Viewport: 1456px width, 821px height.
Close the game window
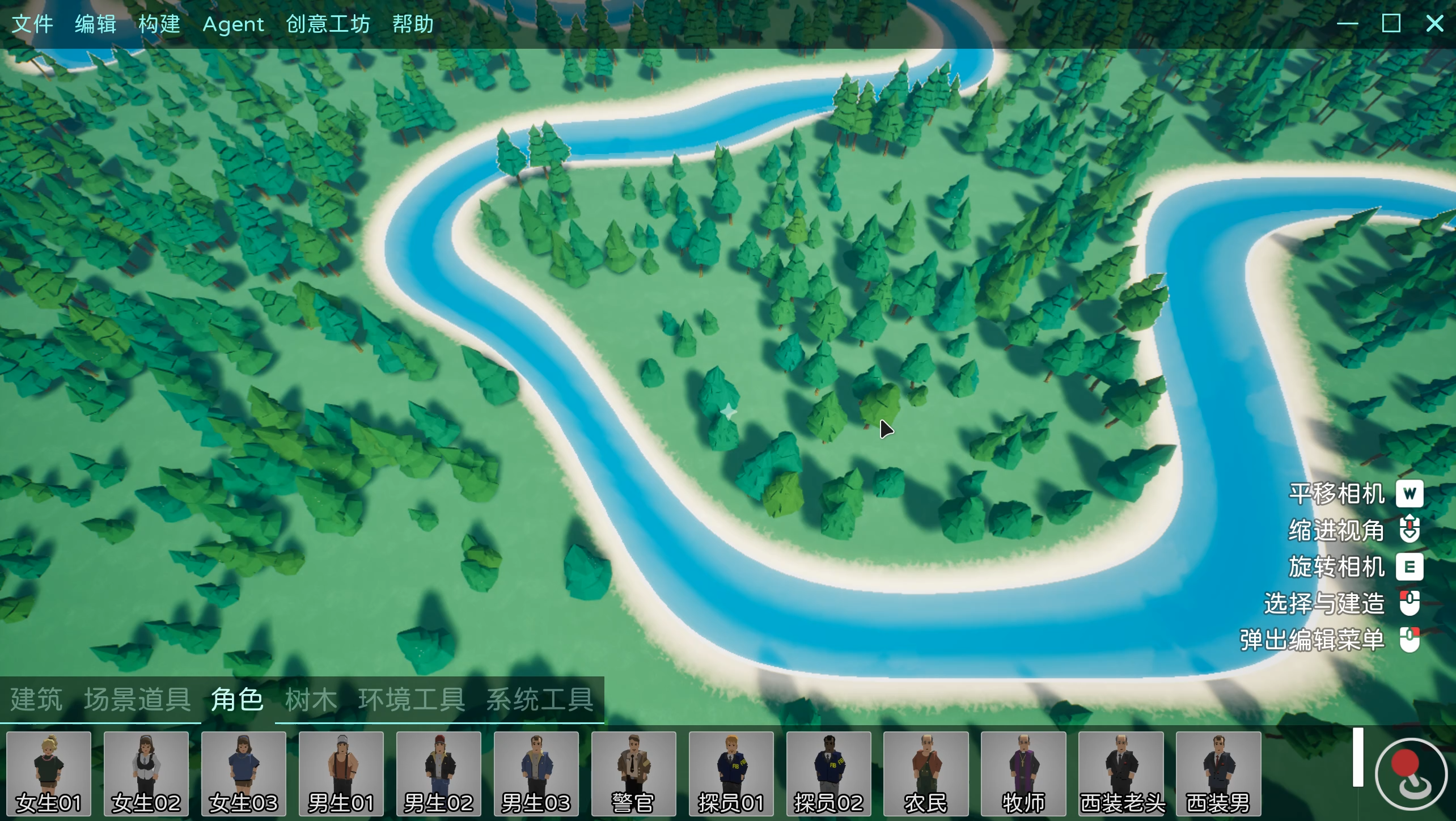click(x=1434, y=24)
